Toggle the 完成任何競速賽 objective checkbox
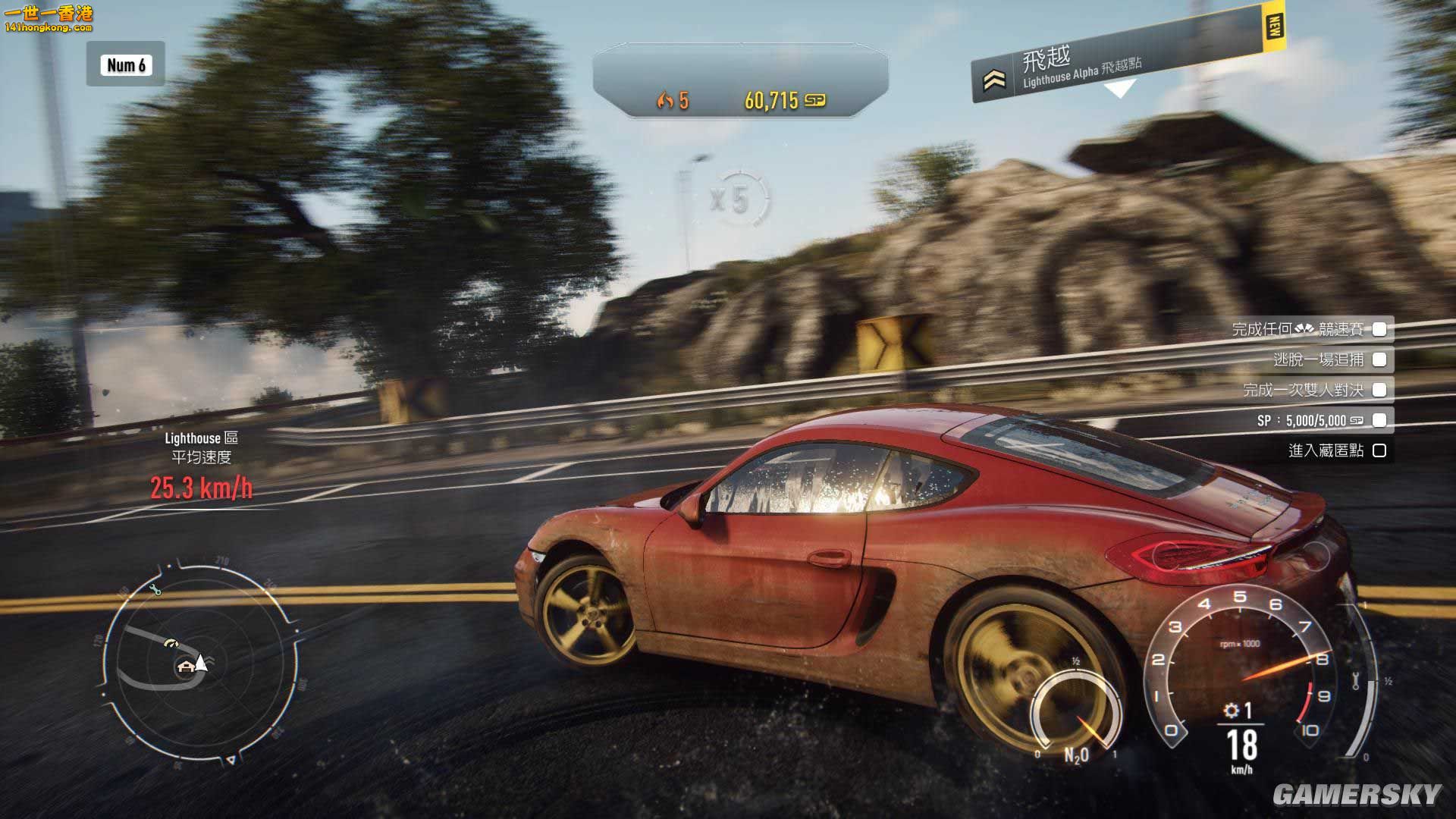 (1379, 329)
